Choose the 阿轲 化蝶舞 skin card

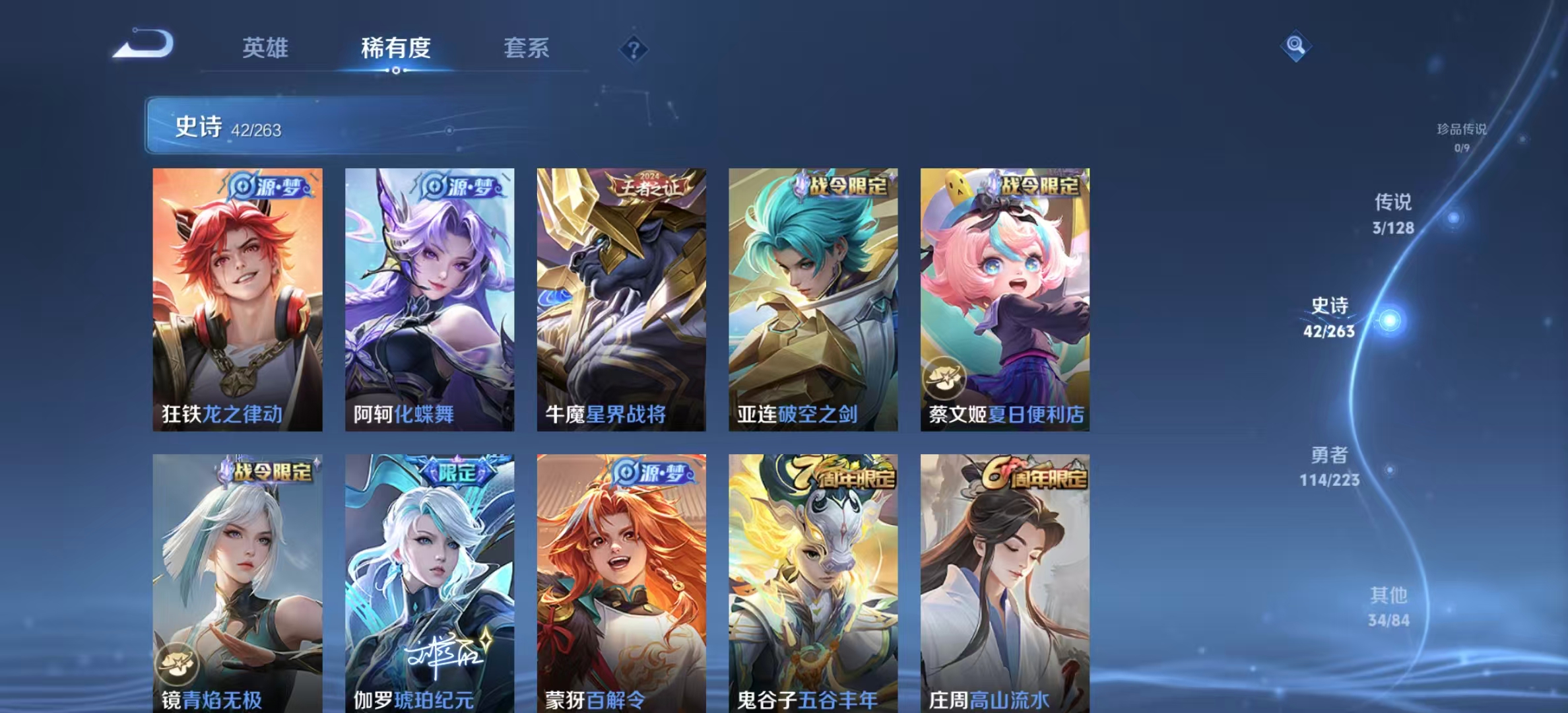pos(430,299)
